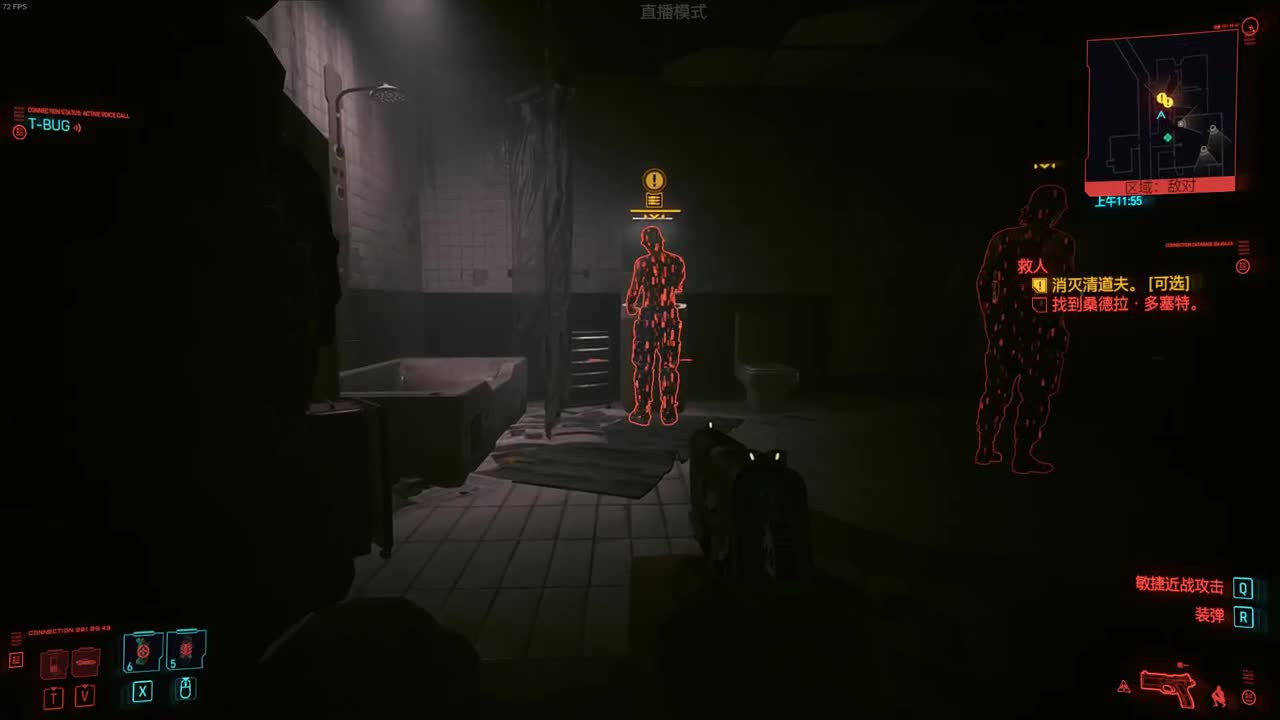Click the vehicle call icon above the V keybind
This screenshot has width=1280, height=720.
pyautogui.click(x=85, y=662)
